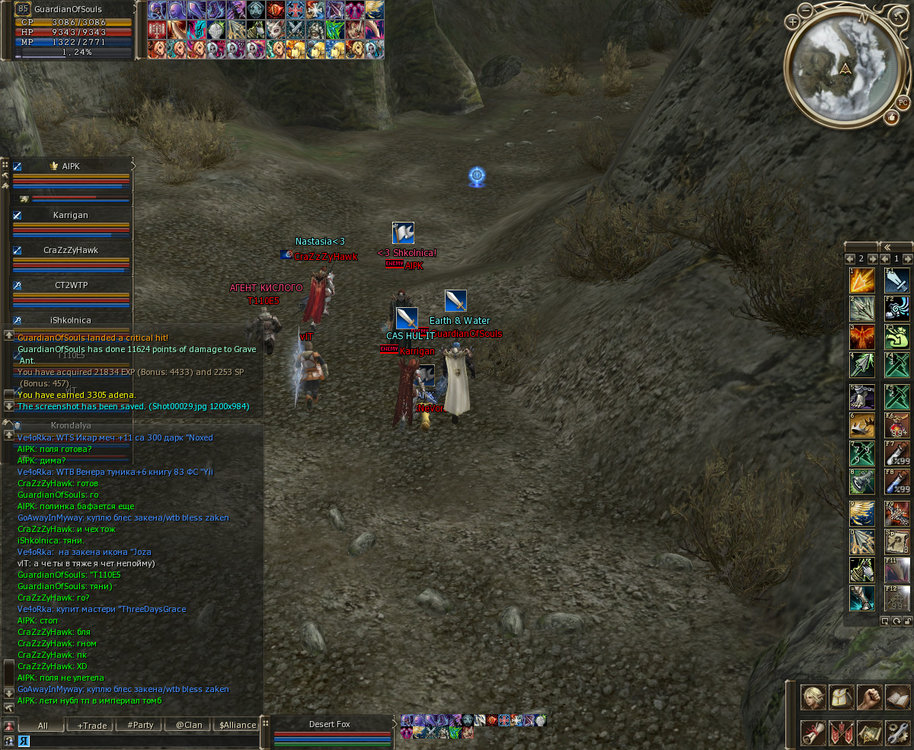Select party member CraZzZyHawk in party list
This screenshot has height=750, width=914.
point(70,250)
